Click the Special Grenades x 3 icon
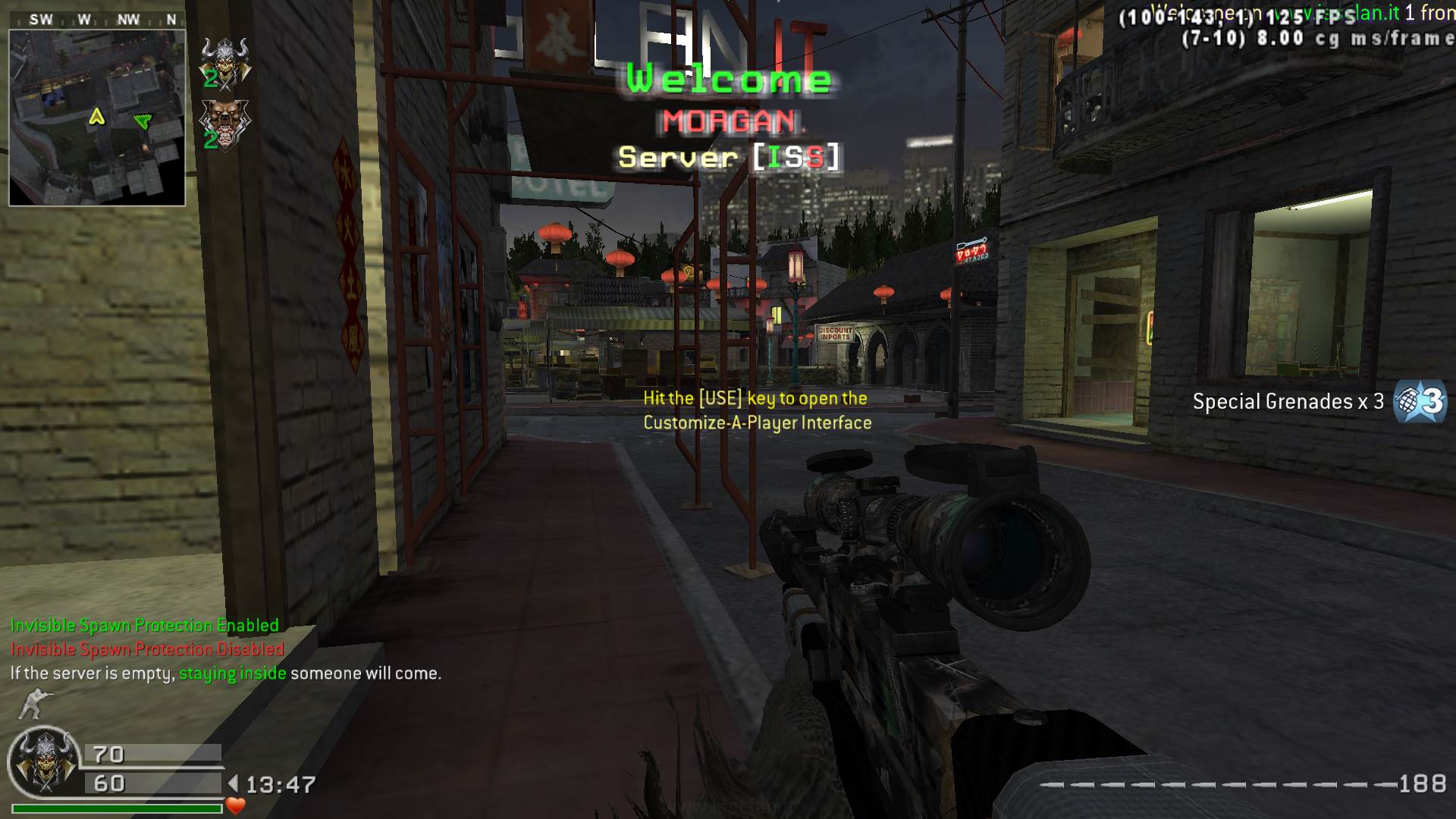The image size is (1456, 819). click(1420, 401)
